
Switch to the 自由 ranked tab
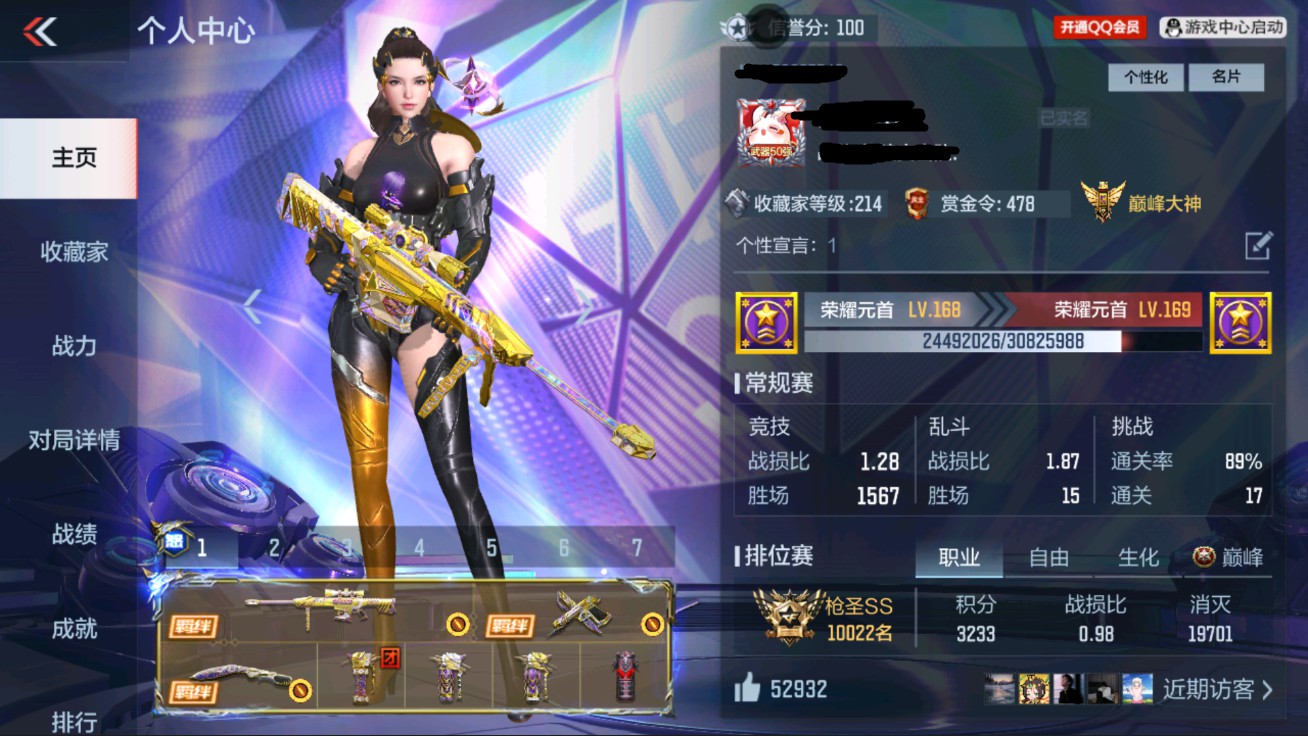point(1047,560)
